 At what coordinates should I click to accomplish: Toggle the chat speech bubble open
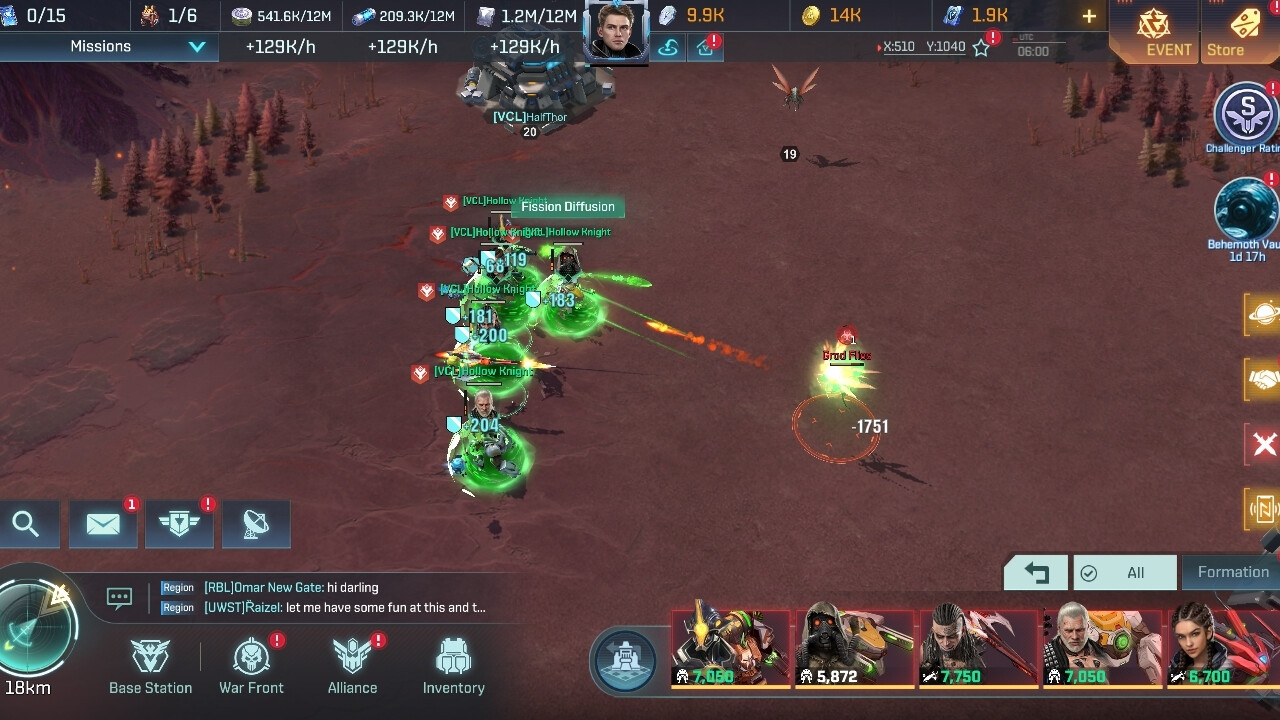119,596
